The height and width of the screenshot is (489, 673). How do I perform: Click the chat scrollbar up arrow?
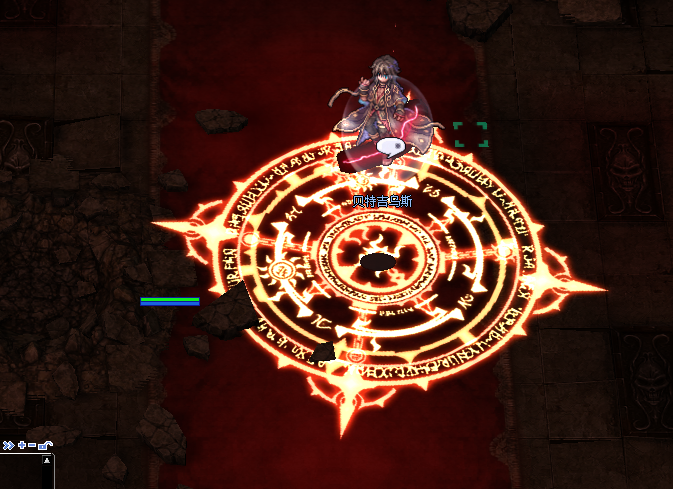[46, 461]
